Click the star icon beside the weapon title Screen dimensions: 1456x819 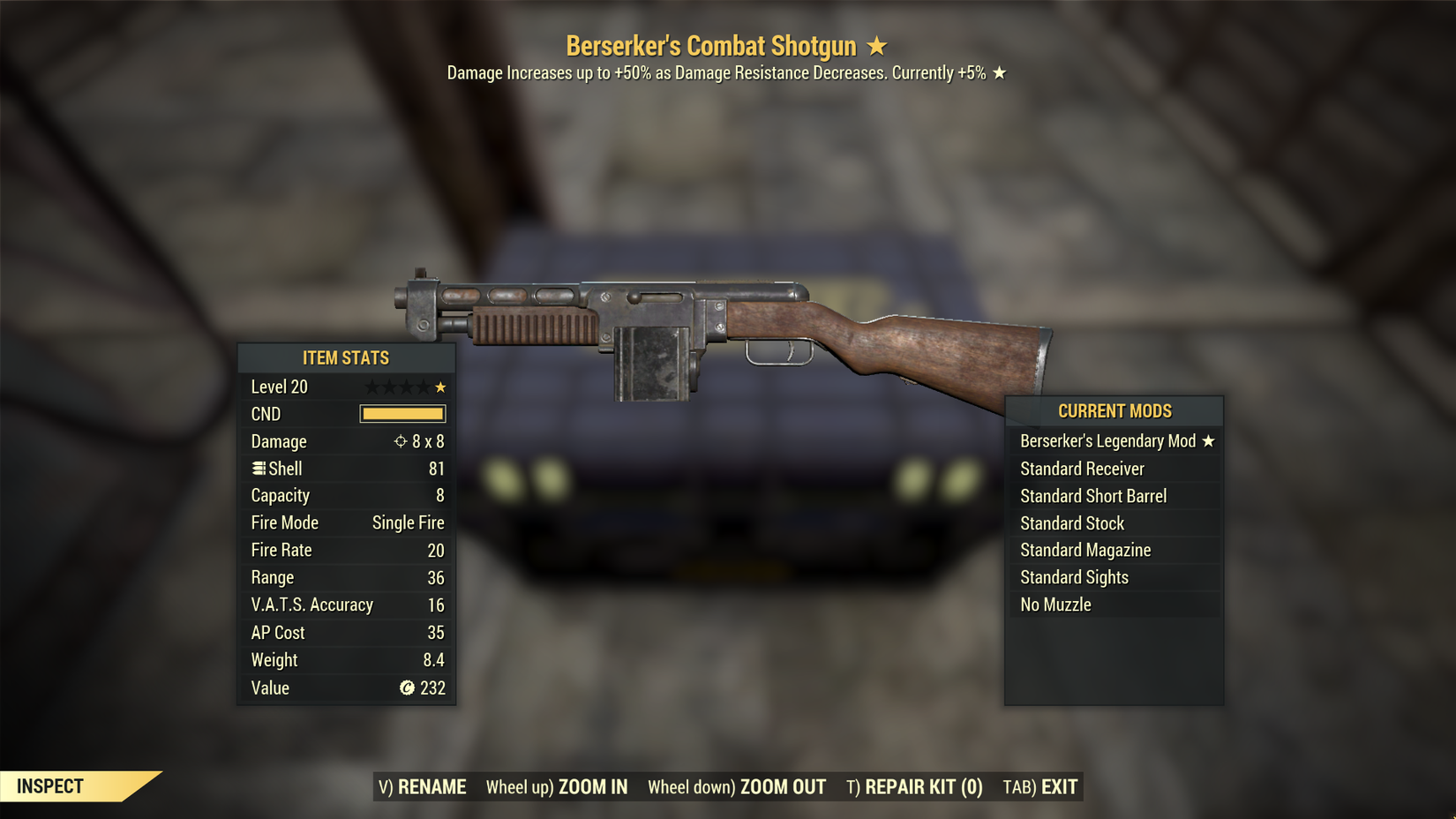click(874, 45)
